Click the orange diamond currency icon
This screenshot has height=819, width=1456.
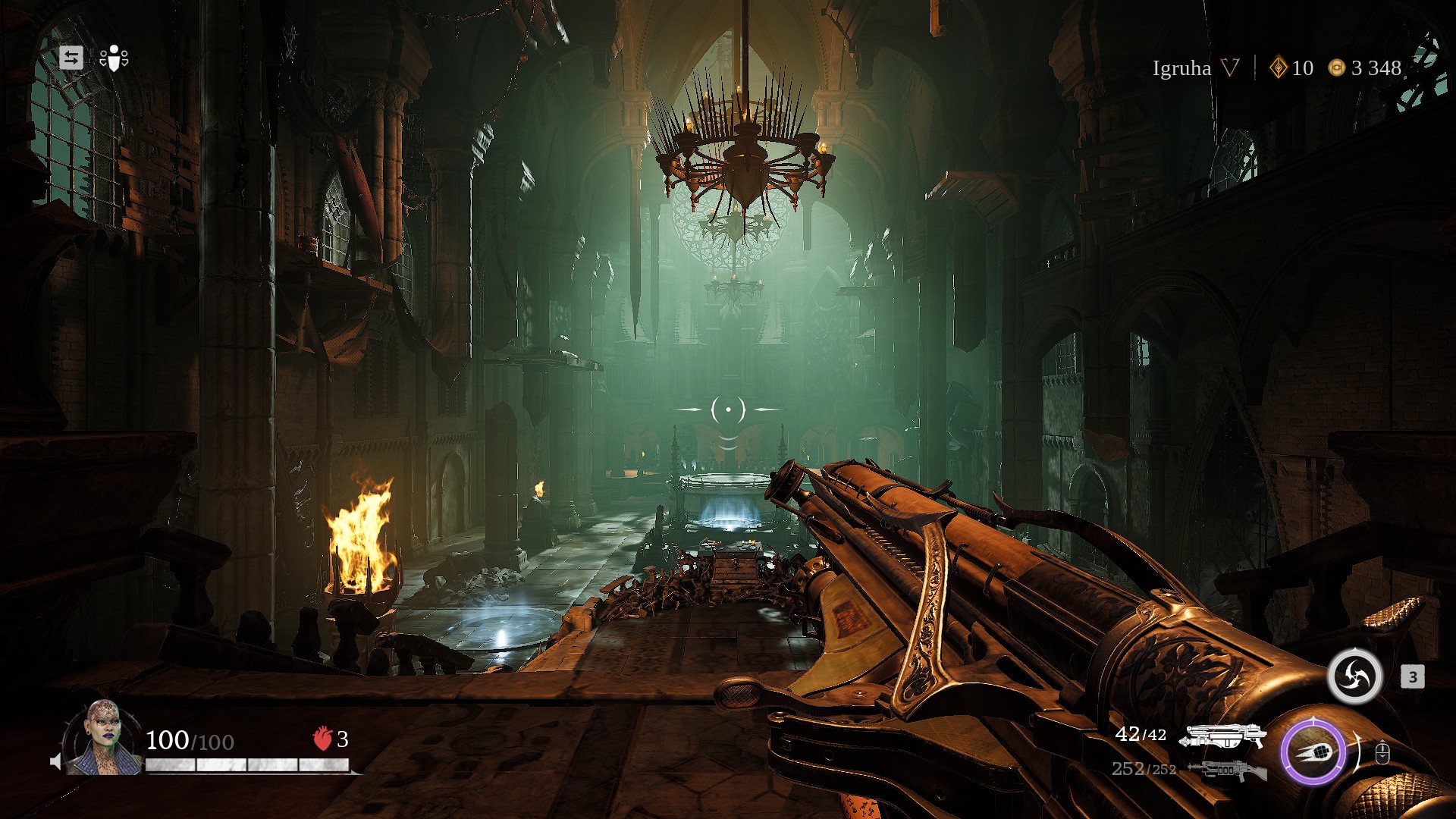[1279, 68]
